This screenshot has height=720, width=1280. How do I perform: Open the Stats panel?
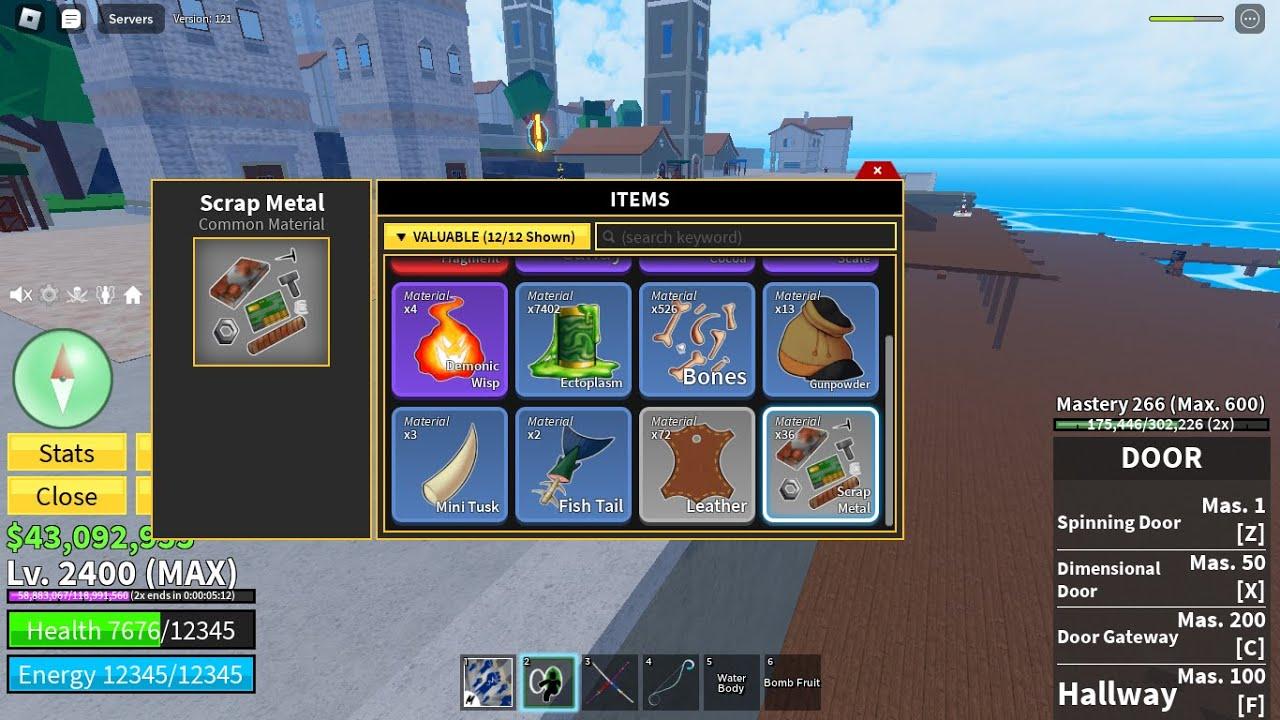[67, 453]
